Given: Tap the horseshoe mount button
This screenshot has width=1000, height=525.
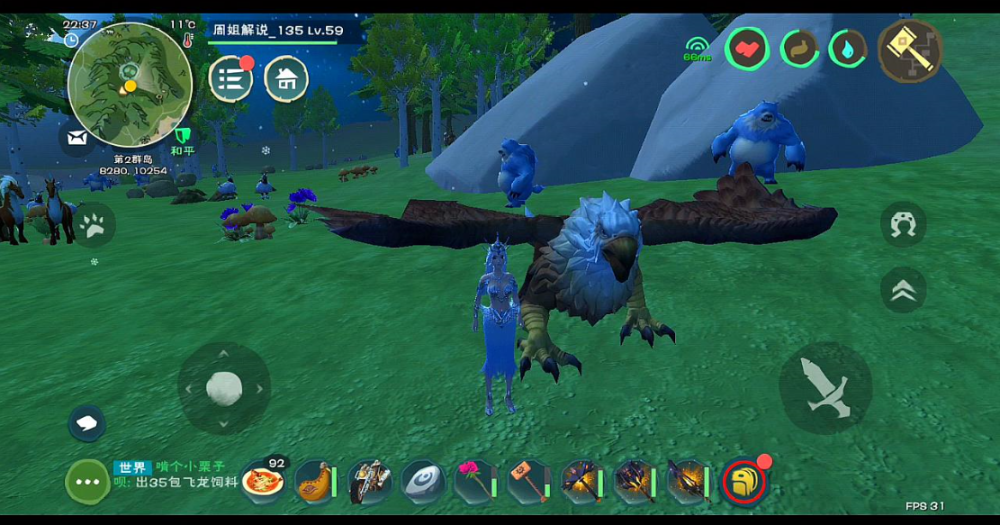Looking at the screenshot, I should click(x=903, y=224).
